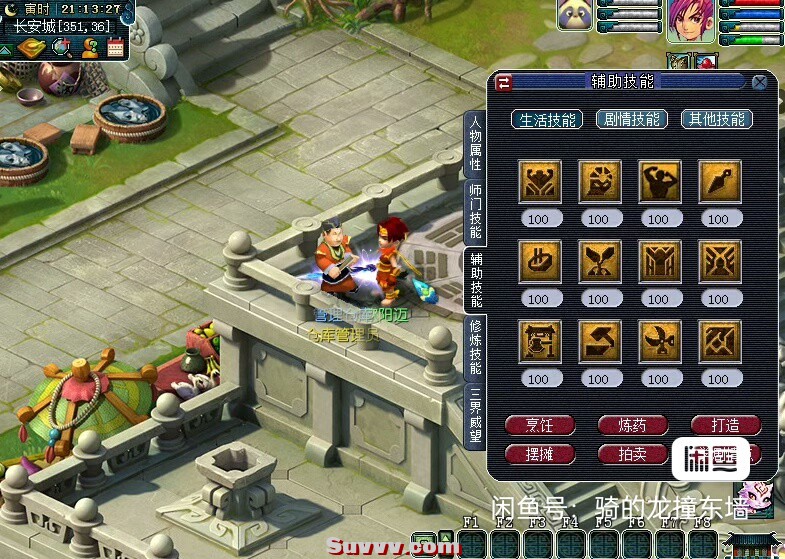Viewport: 785px width, 559px height.
Task: Switch to the 生活技能 category
Action: coord(547,119)
